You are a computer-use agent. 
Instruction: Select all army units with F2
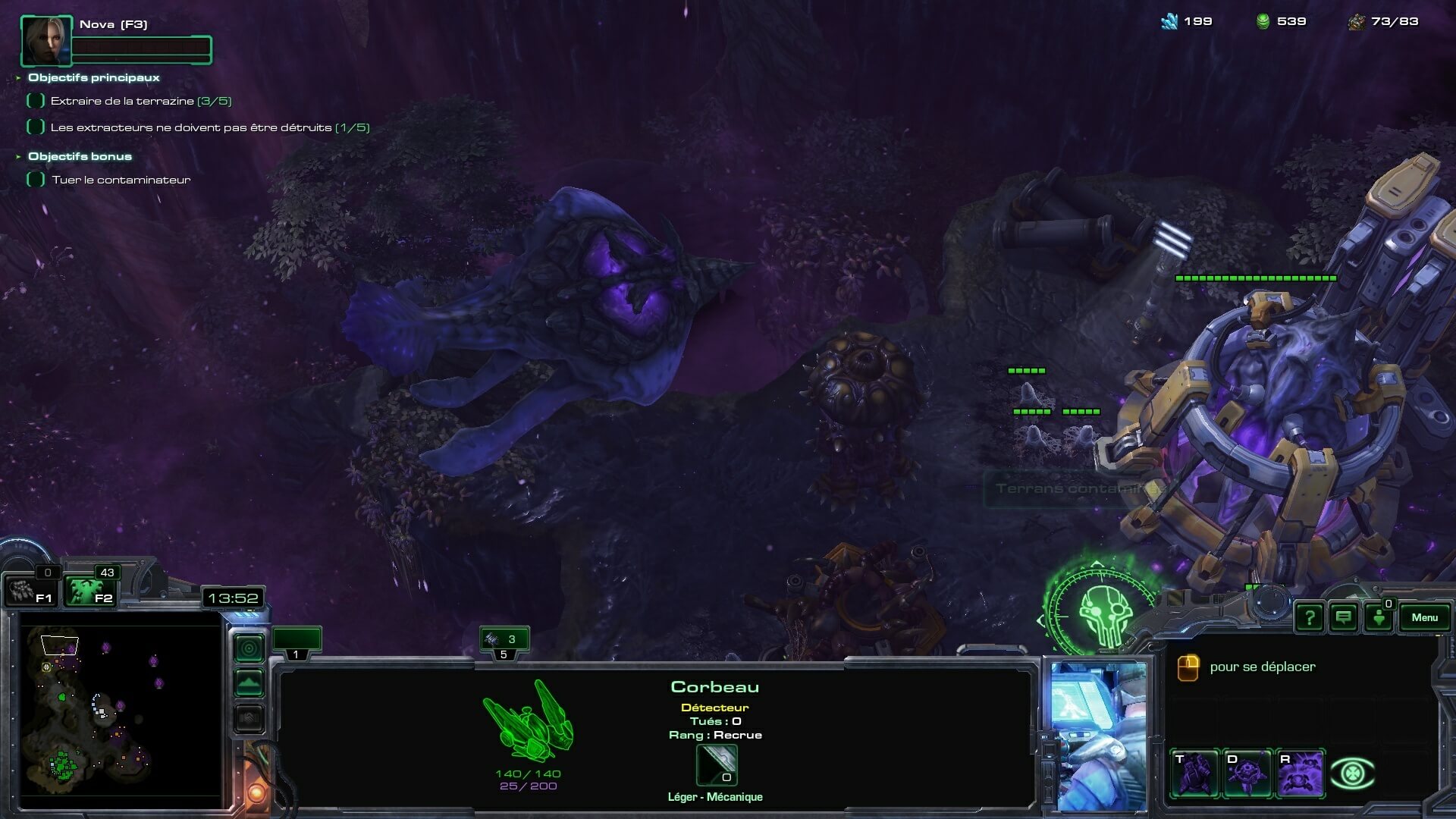tap(89, 591)
